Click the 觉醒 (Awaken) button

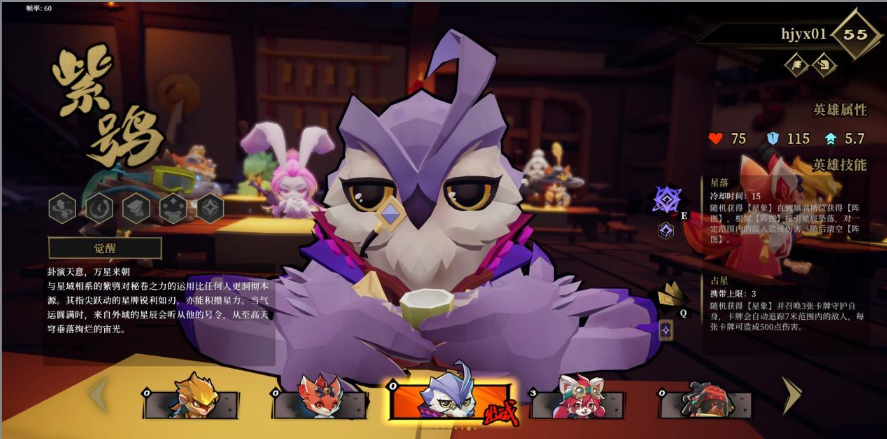[x=105, y=248]
